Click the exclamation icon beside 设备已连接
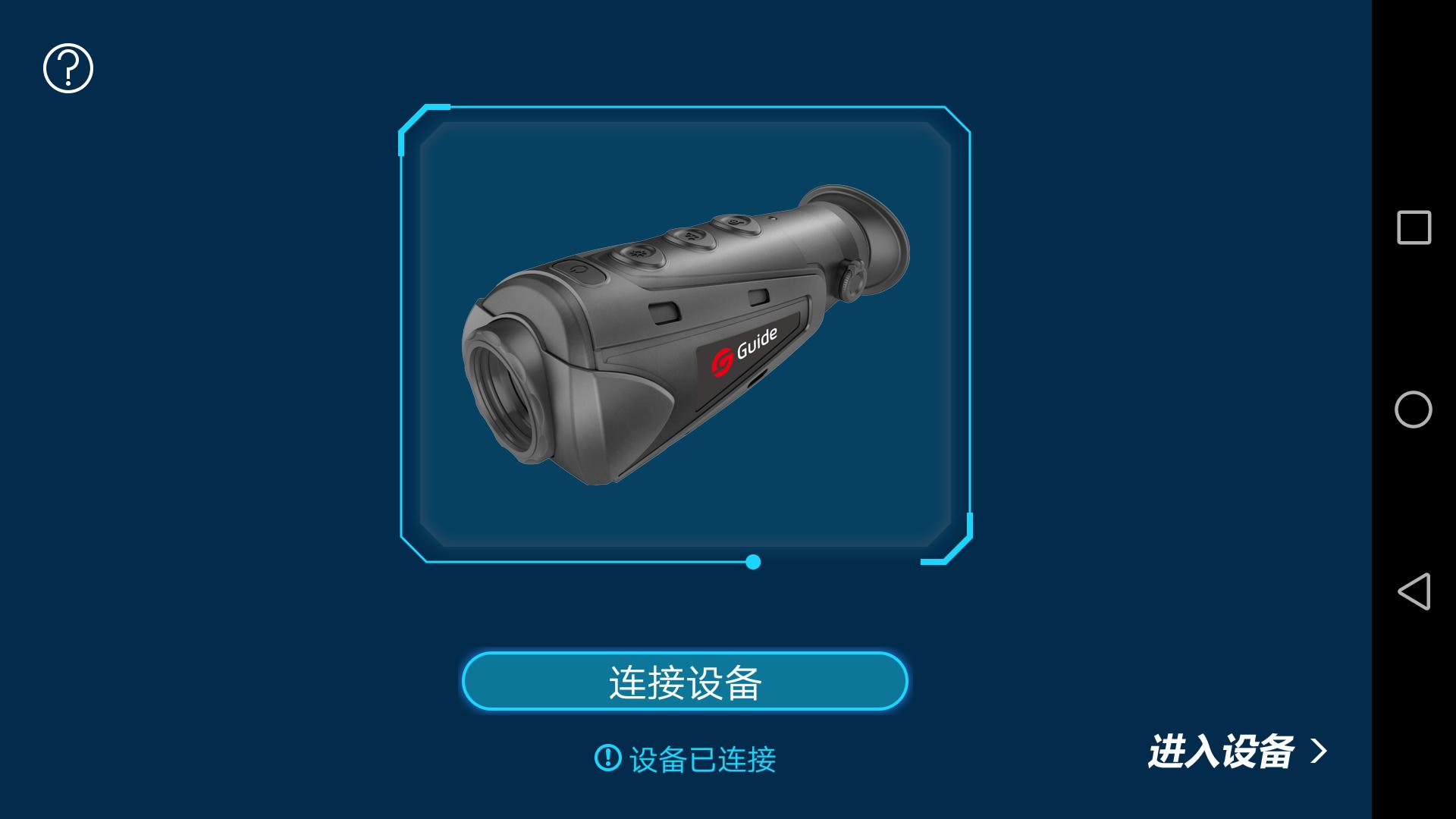Image resolution: width=1456 pixels, height=819 pixels. (x=607, y=758)
